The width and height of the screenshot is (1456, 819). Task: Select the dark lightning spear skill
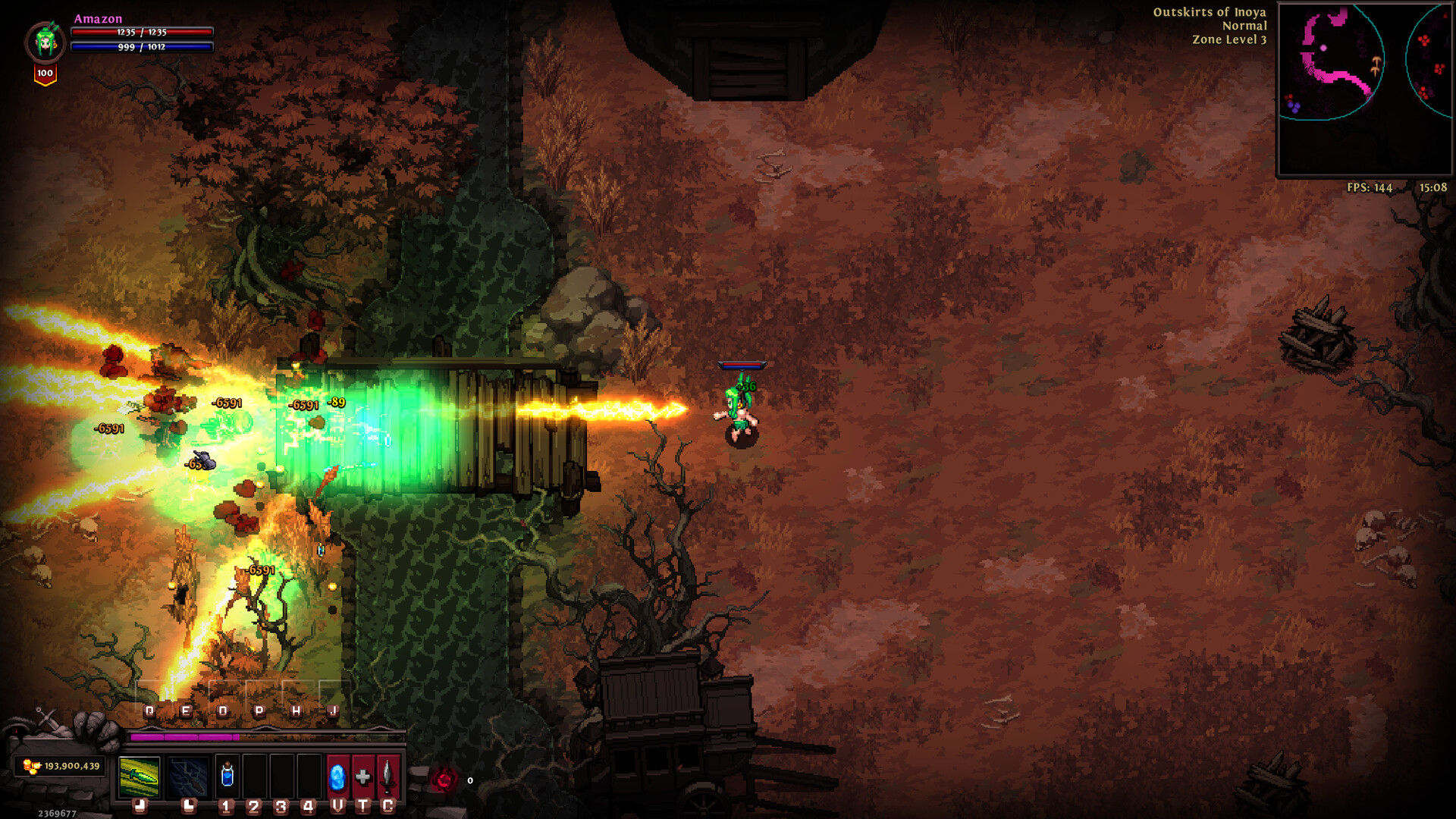point(188,777)
